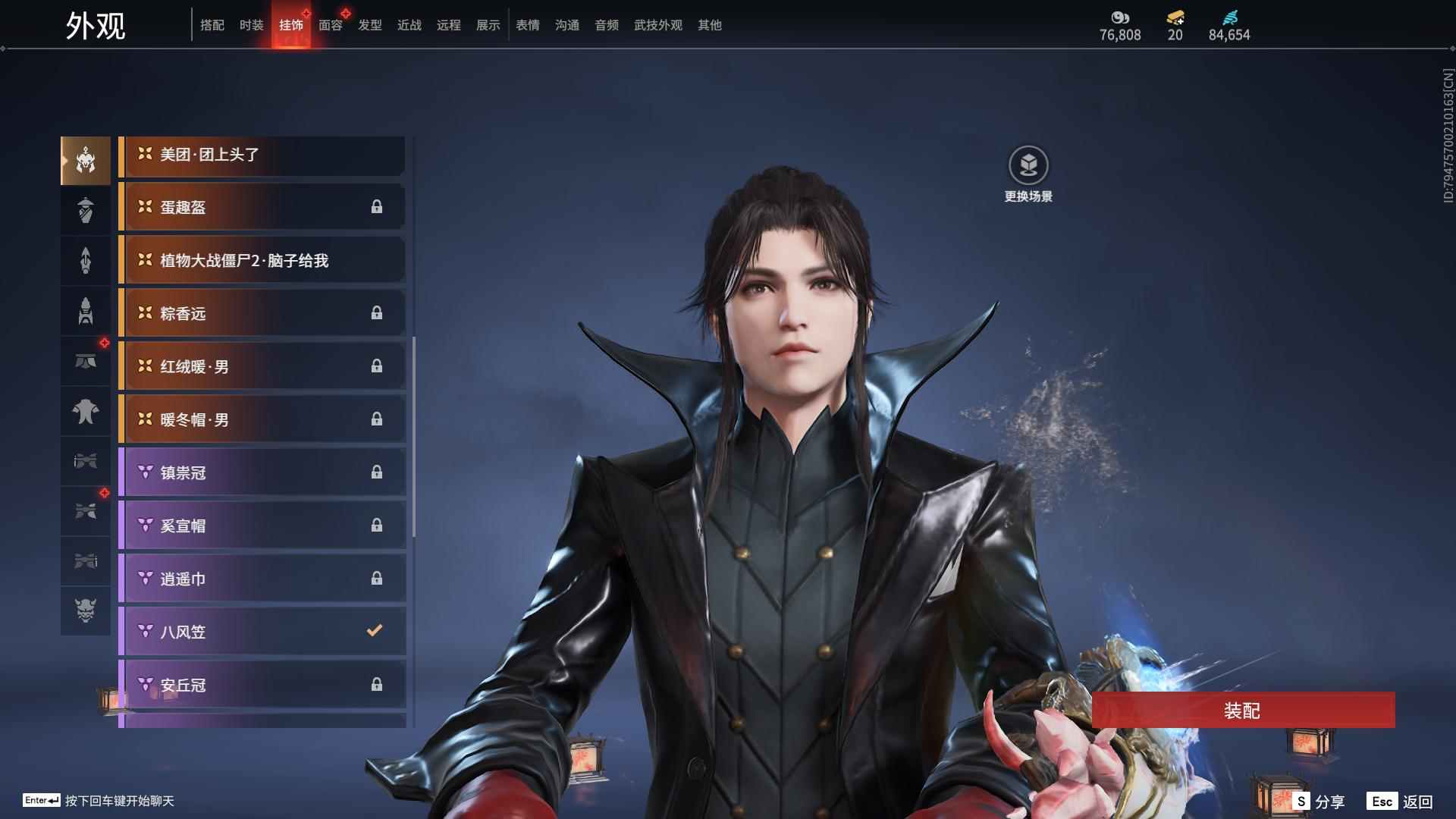Select the locked 蛋趣盔 item
Image resolution: width=1456 pixels, height=819 pixels.
262,207
